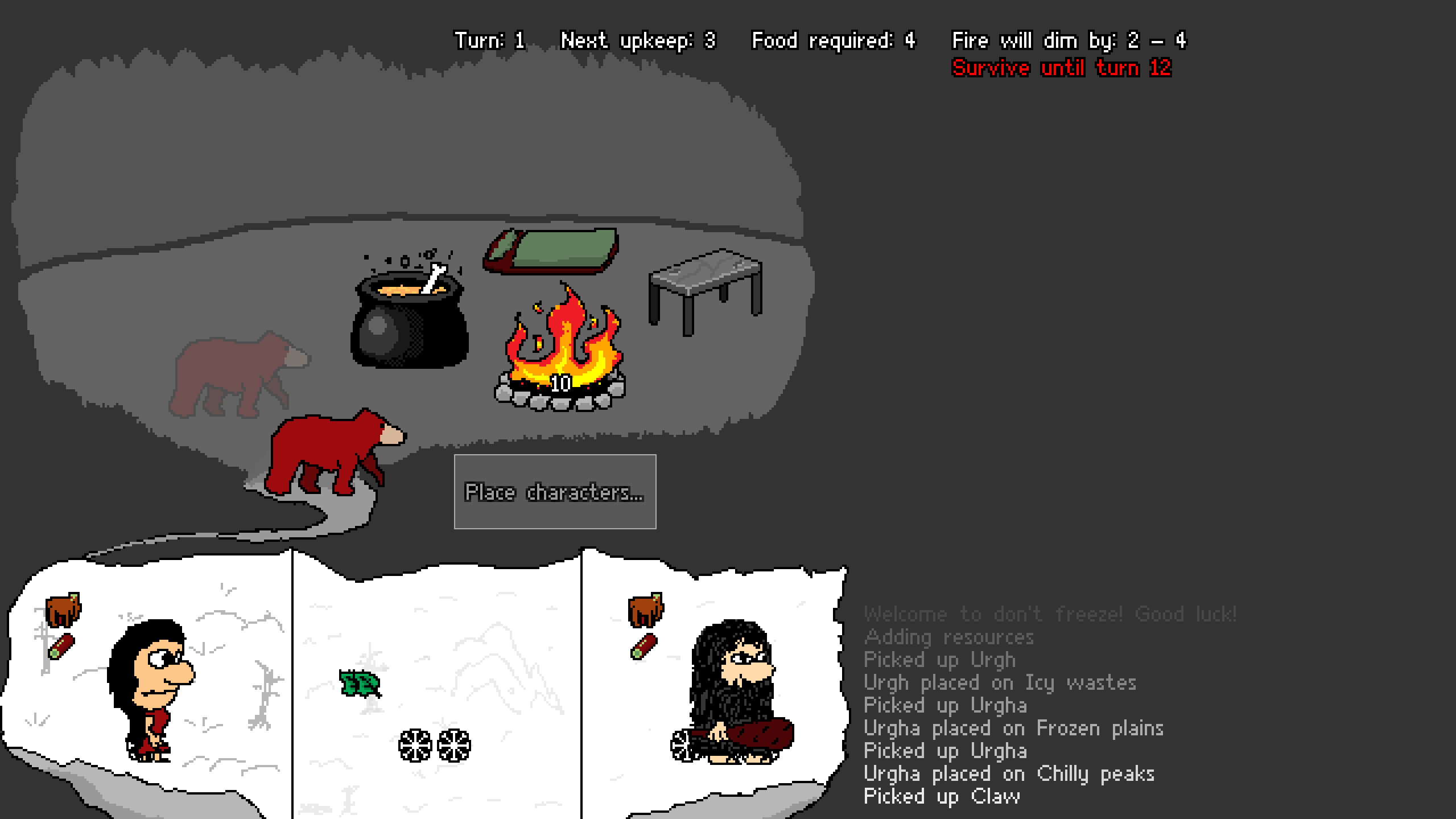Click the Picked up Claw log message

point(941,796)
